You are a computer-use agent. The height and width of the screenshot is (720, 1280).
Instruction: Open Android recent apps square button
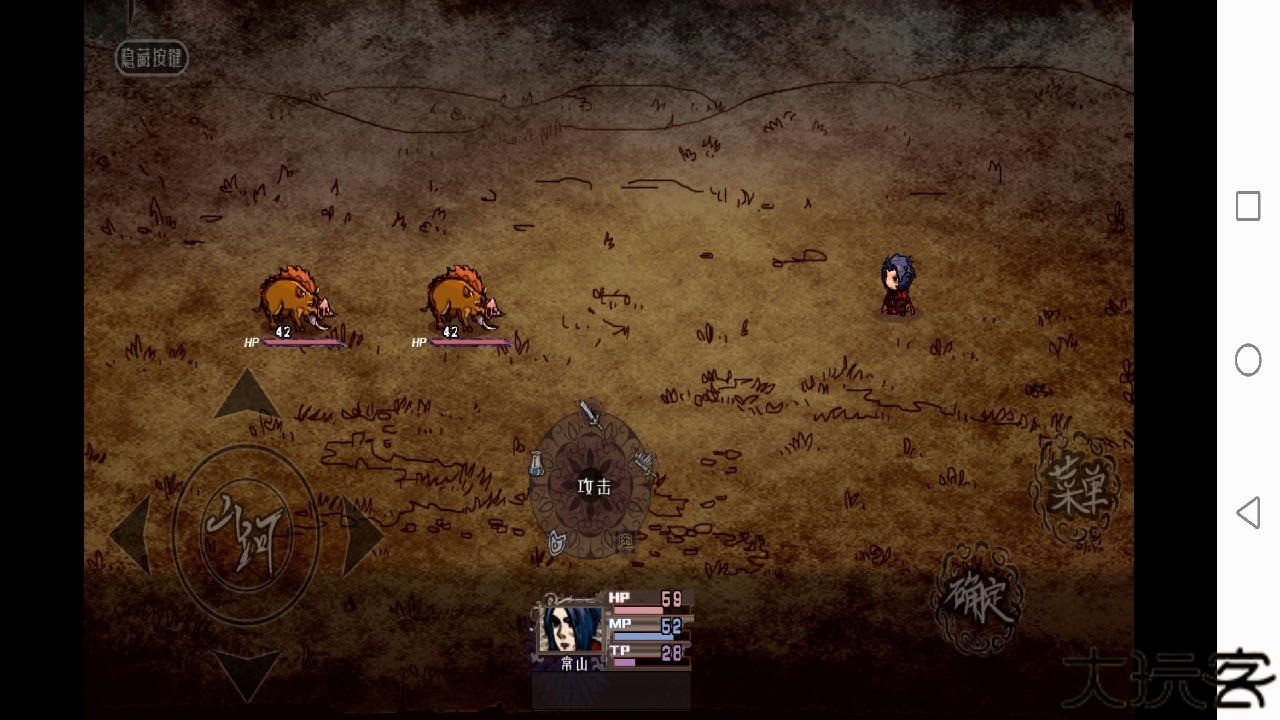point(1248,206)
